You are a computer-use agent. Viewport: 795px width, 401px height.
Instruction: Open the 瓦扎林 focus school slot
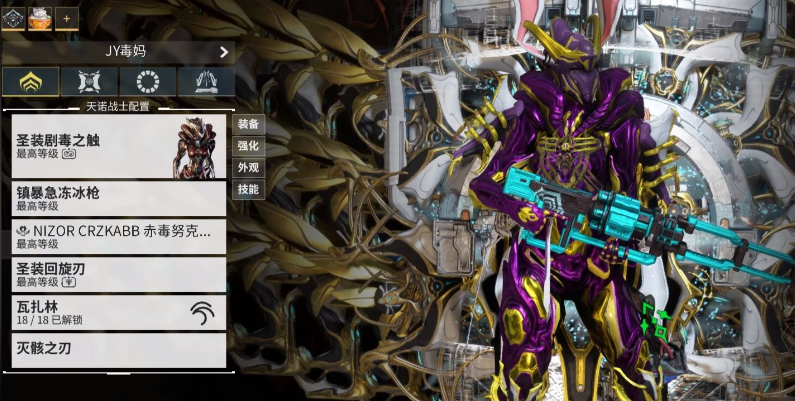(x=119, y=312)
